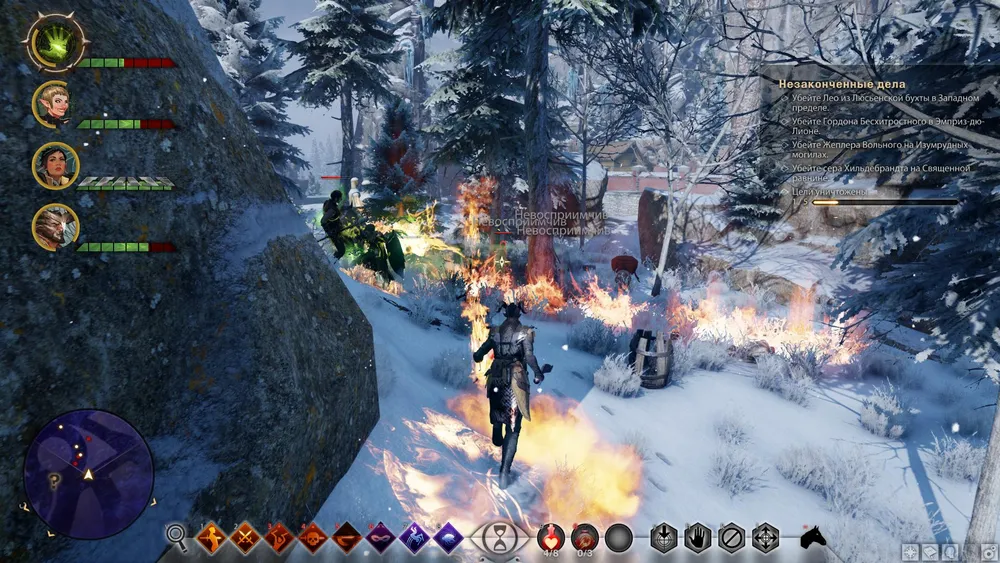Image resolution: width=1000 pixels, height=563 pixels.
Task: Activate the orange running figure ability
Action: click(211, 538)
